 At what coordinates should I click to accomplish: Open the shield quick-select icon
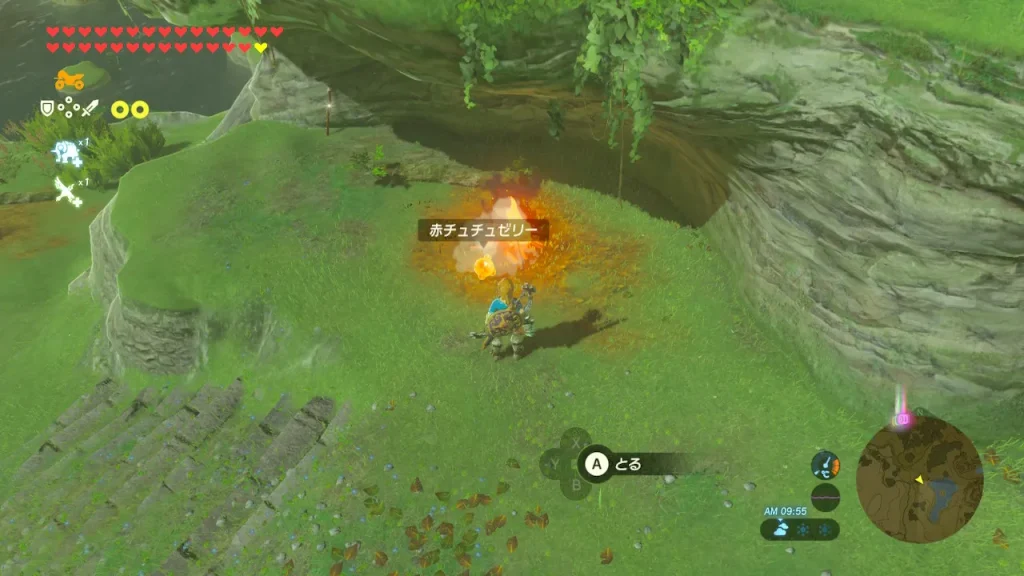coord(46,109)
